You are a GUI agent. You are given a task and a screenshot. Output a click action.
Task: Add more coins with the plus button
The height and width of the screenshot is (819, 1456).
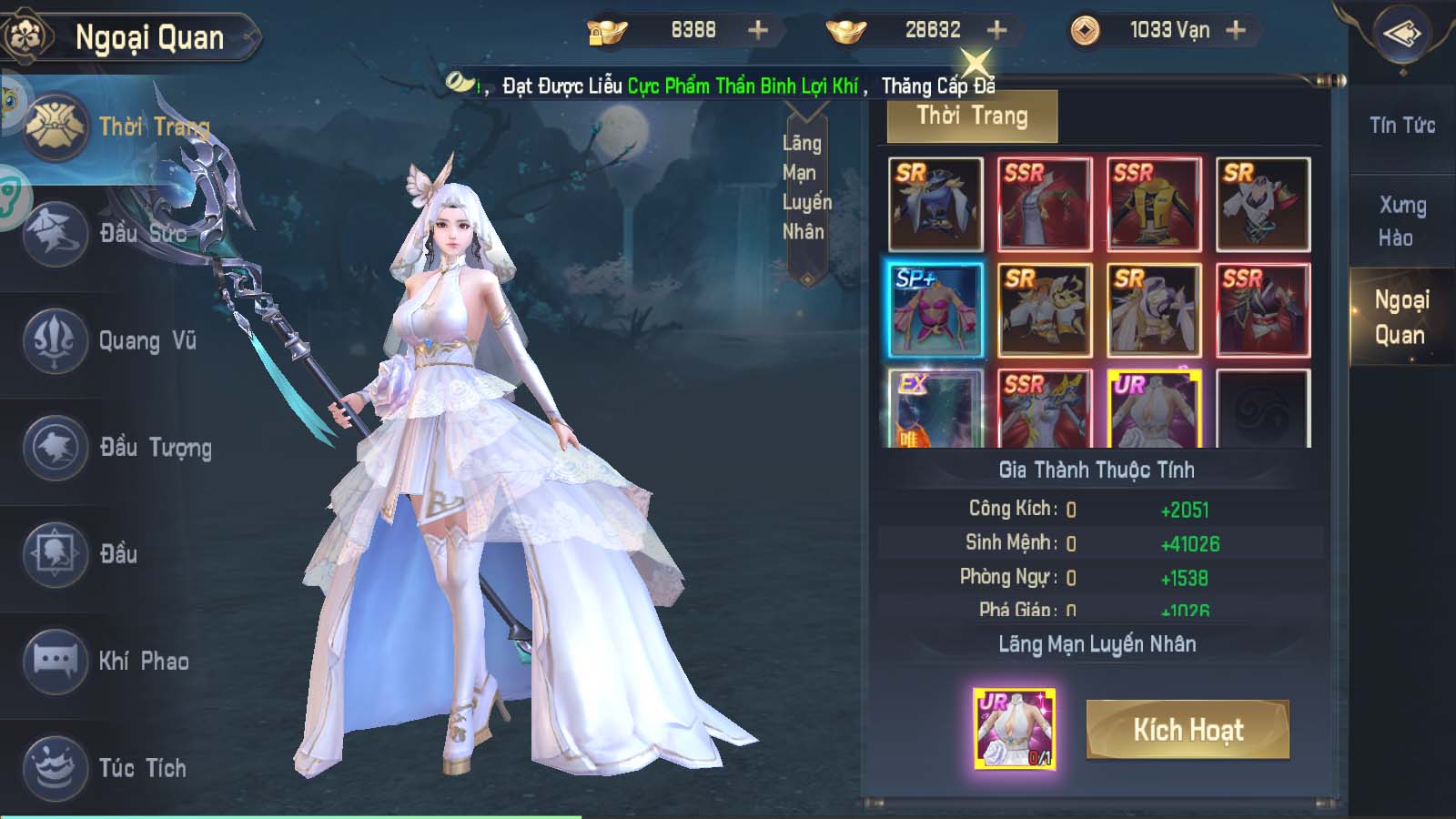(1236, 30)
